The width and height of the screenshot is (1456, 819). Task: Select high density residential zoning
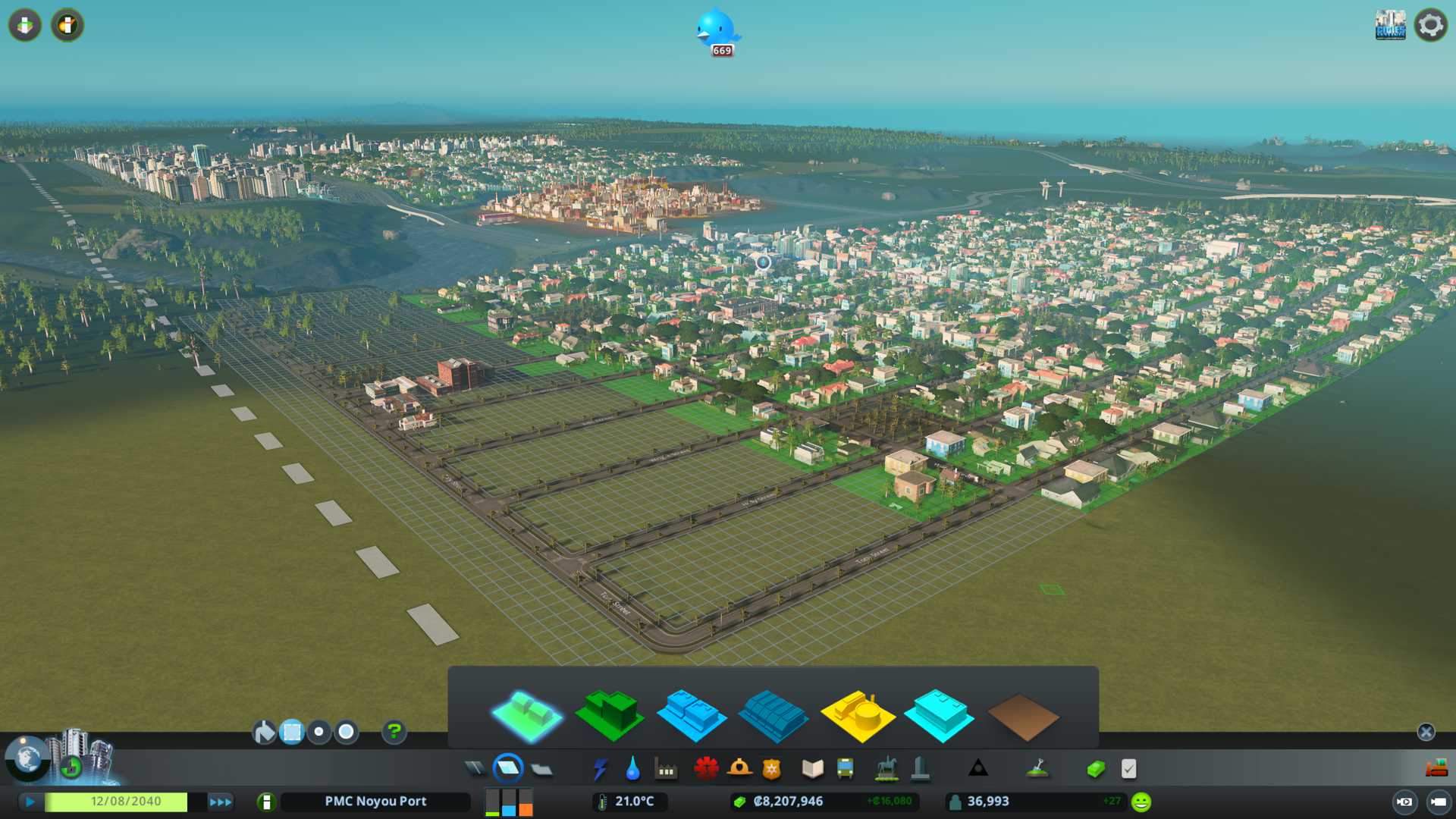[x=610, y=714]
